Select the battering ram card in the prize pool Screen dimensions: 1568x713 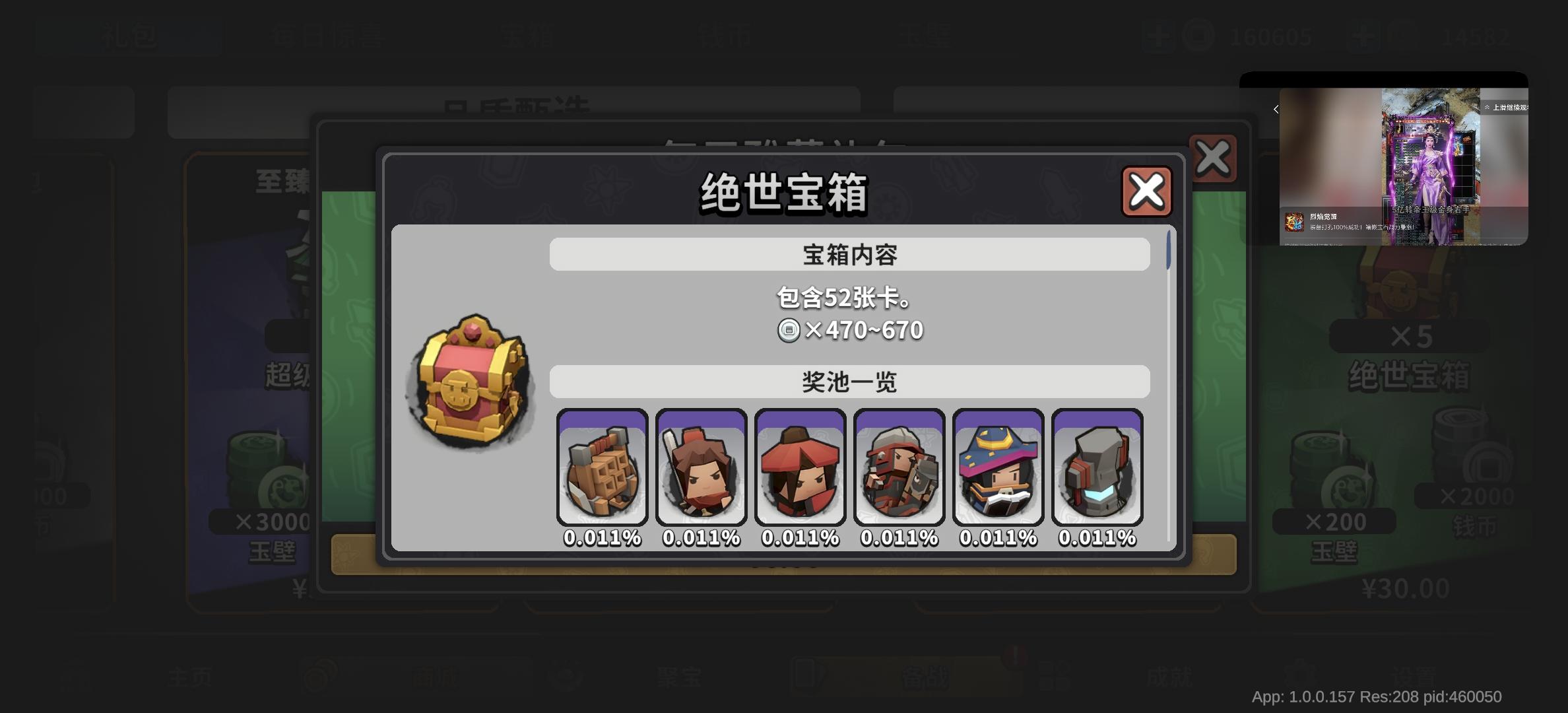602,469
